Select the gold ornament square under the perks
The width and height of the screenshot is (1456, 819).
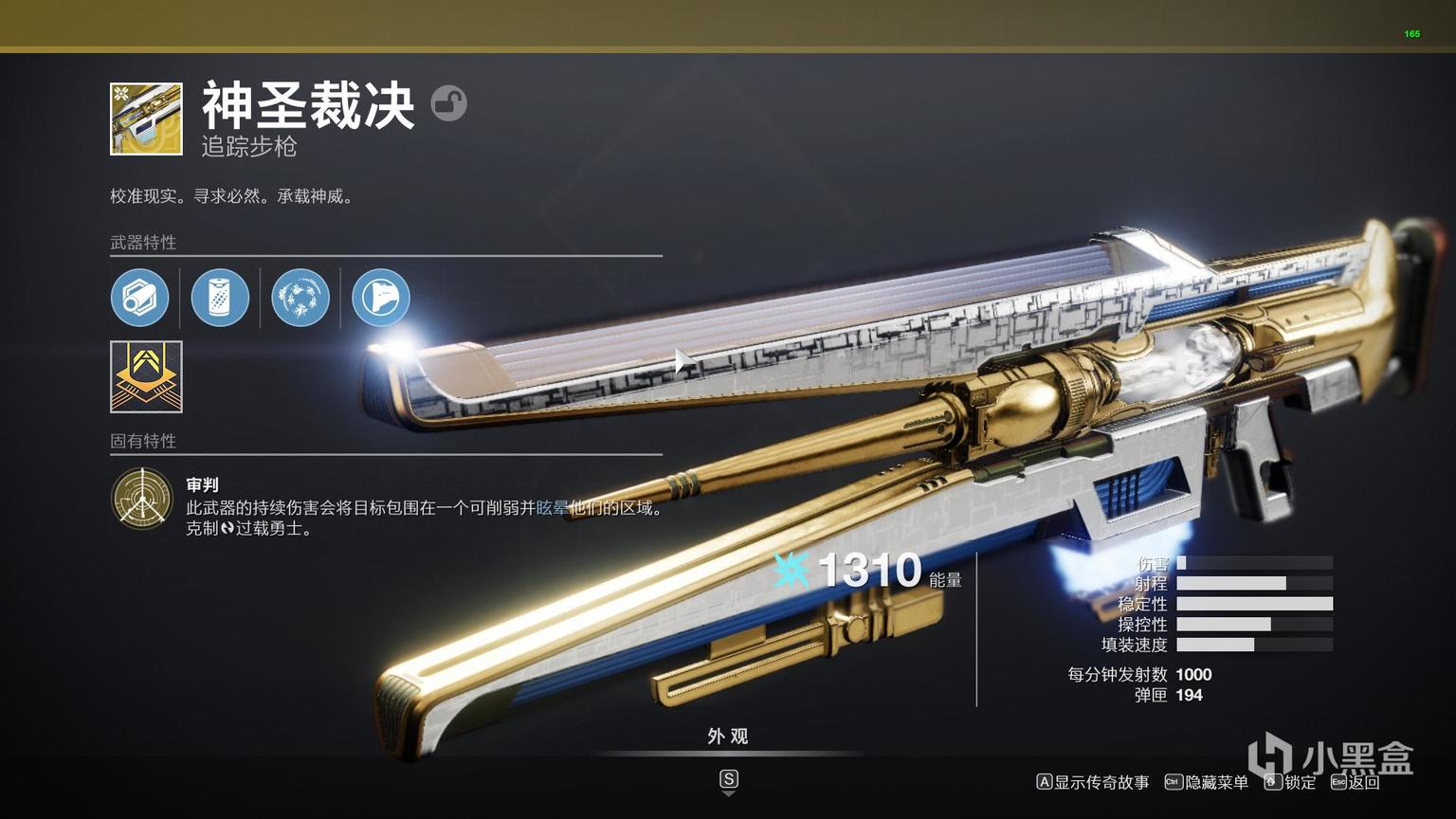(x=145, y=376)
